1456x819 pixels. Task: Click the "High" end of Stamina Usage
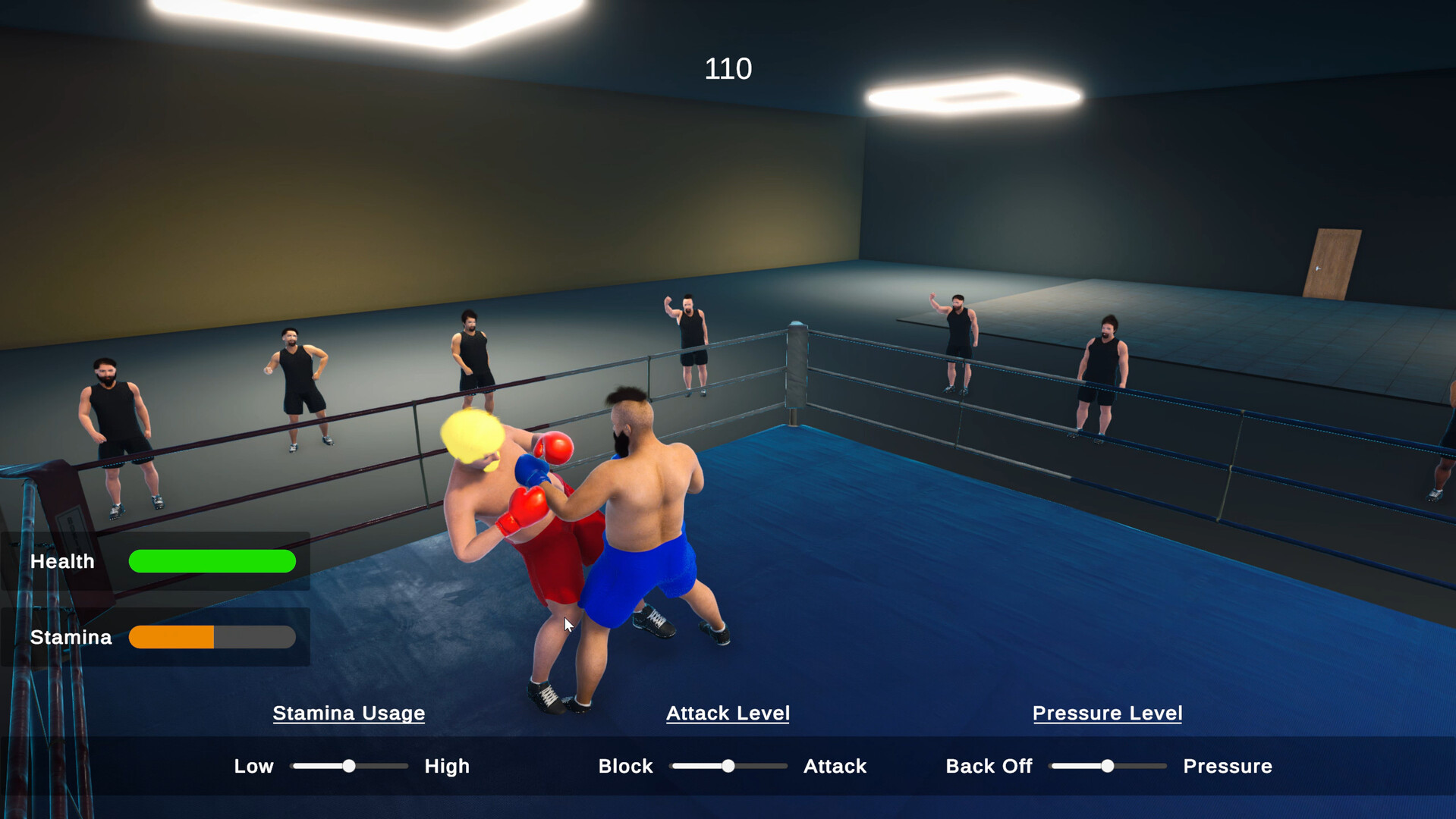447,766
